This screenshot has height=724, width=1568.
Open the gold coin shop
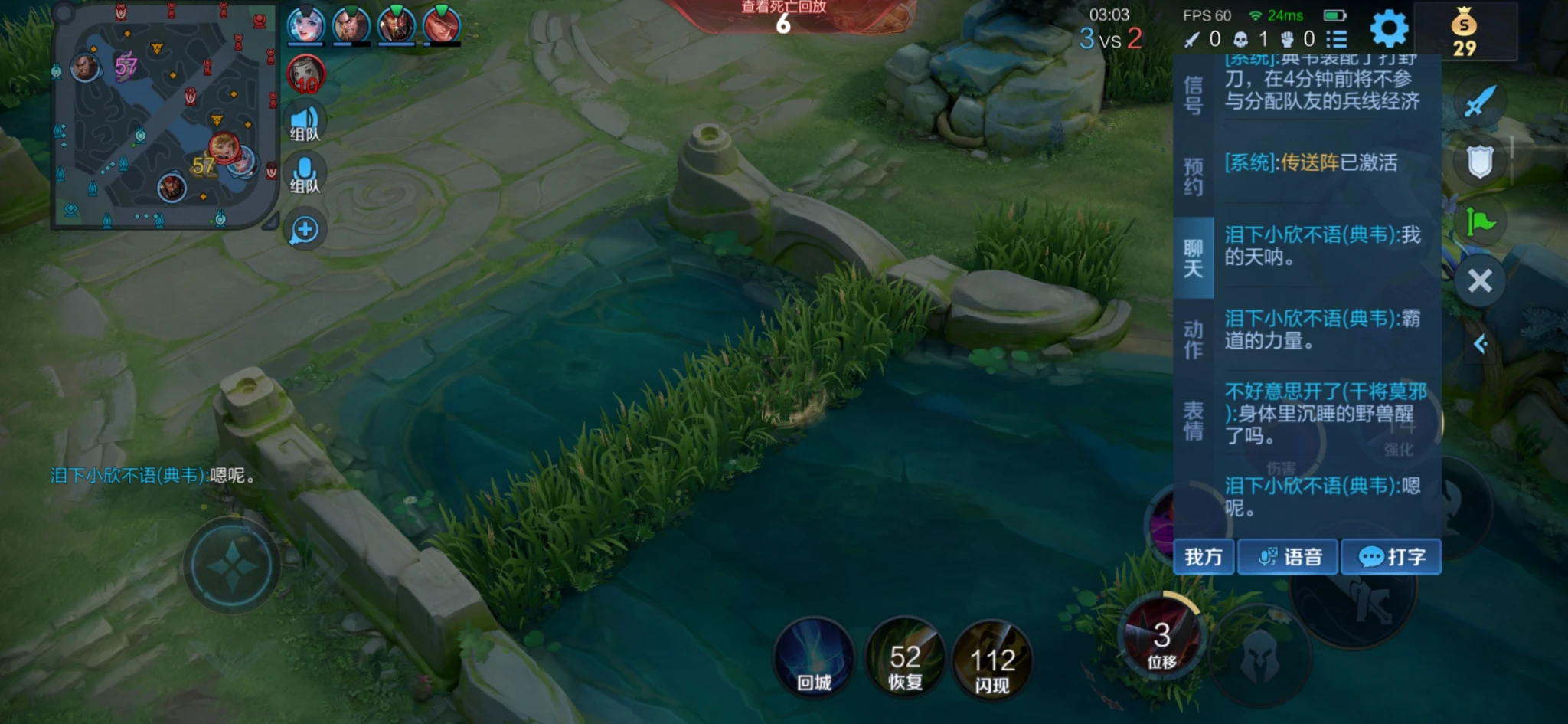point(1464,32)
